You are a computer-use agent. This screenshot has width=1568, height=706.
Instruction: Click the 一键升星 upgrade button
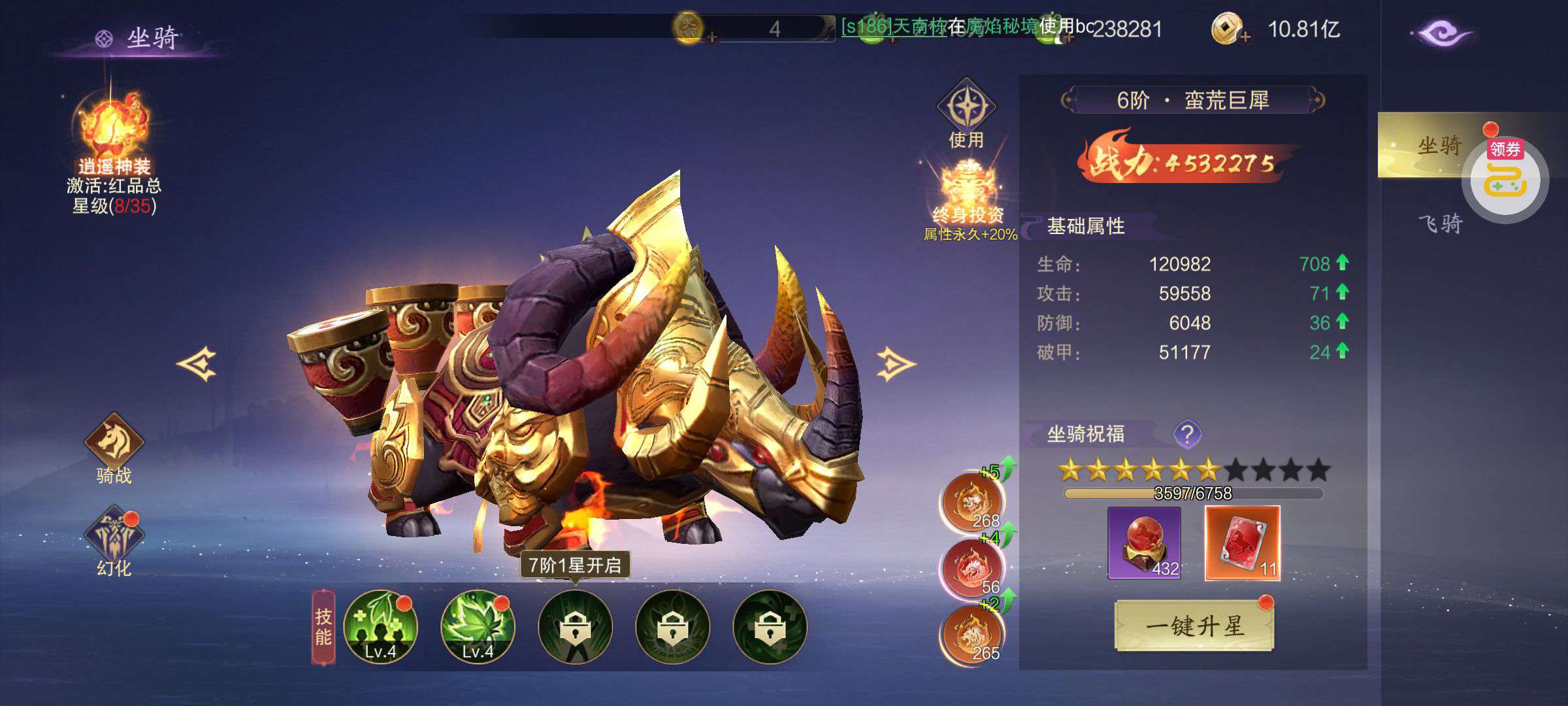1194,626
